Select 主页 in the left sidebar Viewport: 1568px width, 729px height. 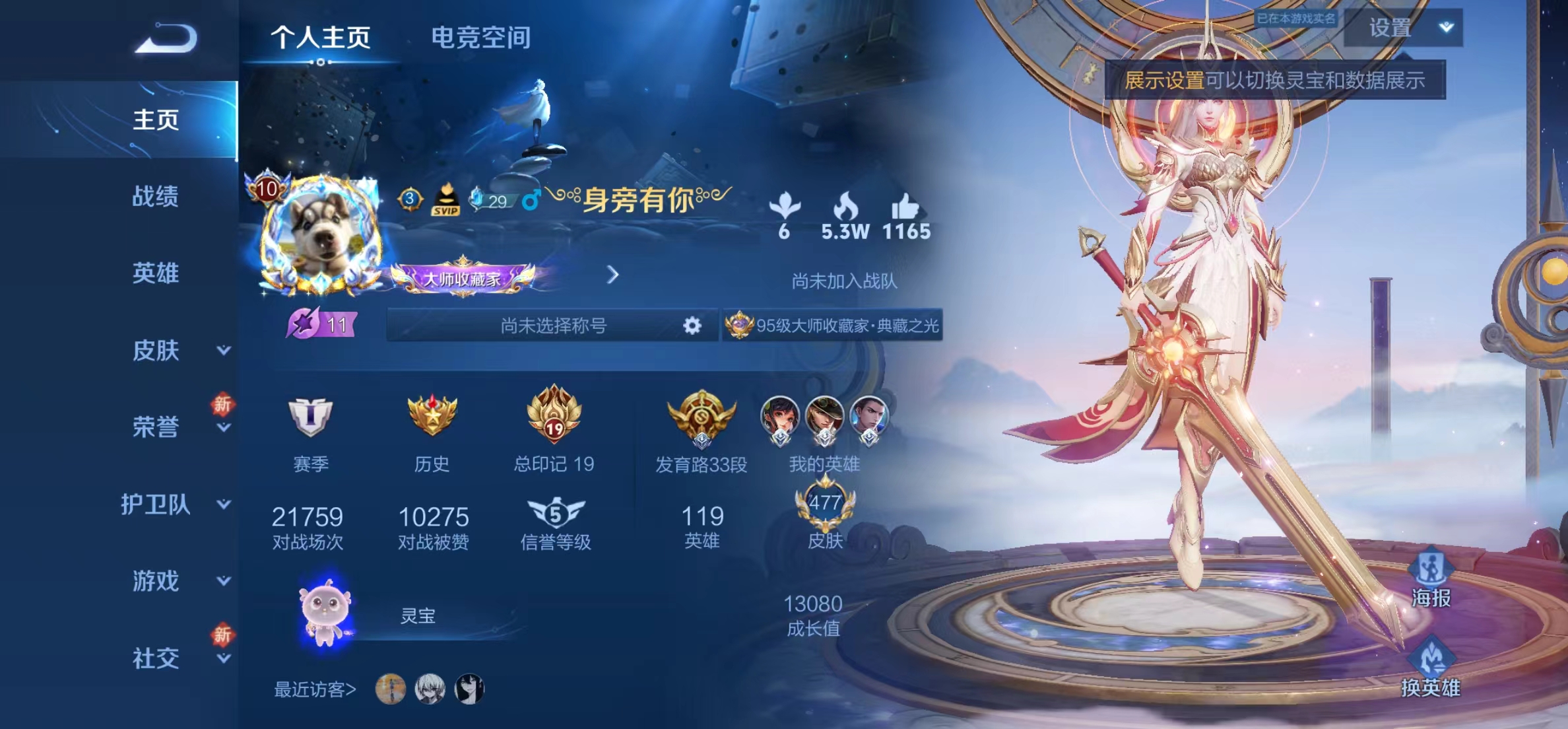(156, 121)
